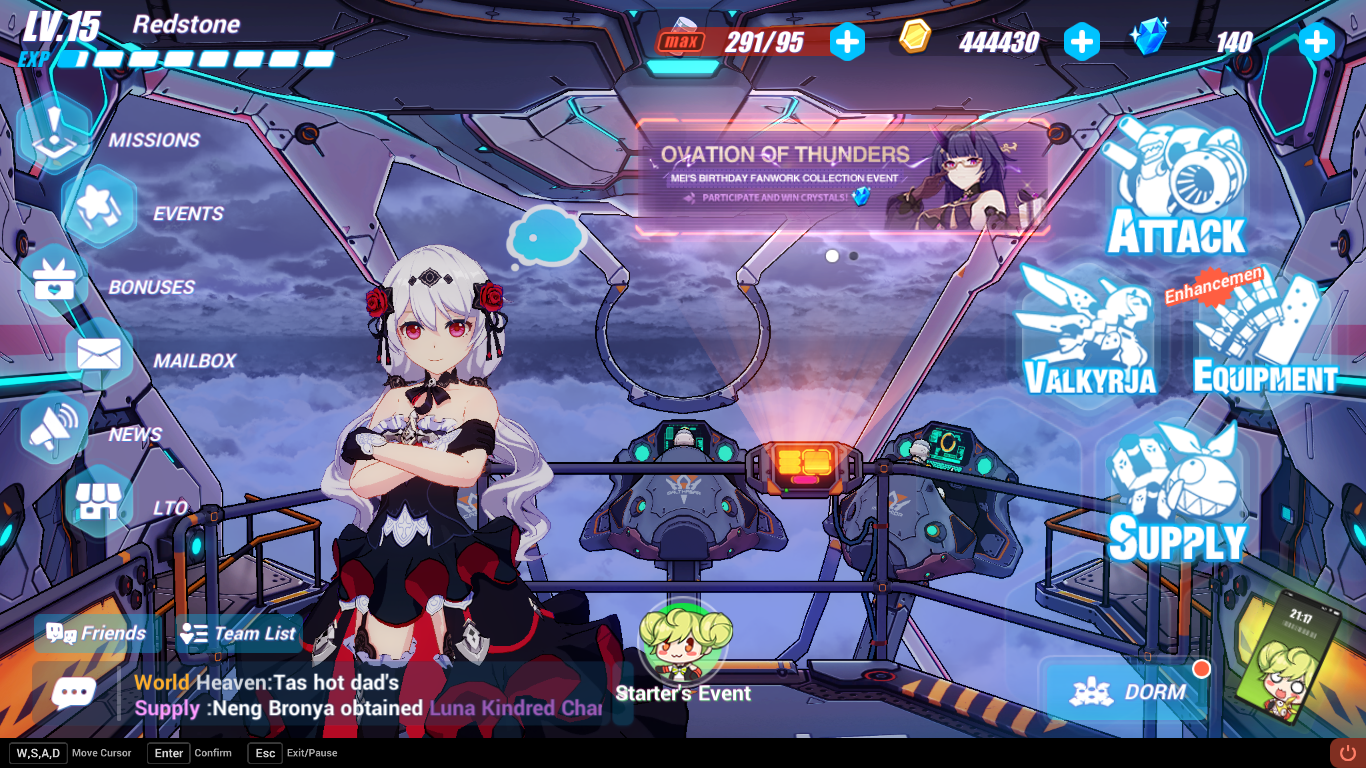This screenshot has width=1366, height=768.
Task: Add crystals with the plus button
Action: [x=1316, y=42]
